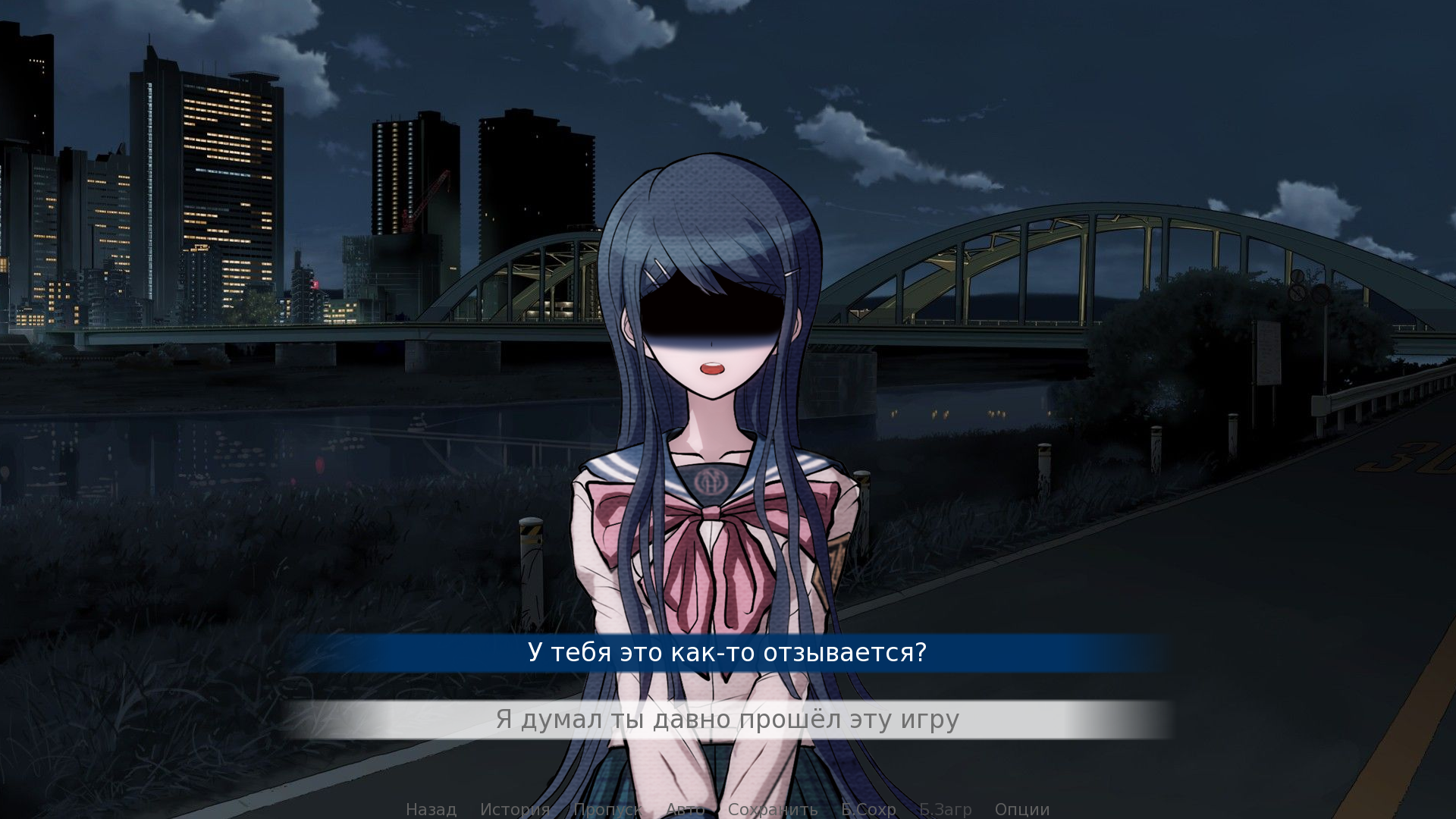Open the Сохранить save screen
The image size is (1456, 819).
pyautogui.click(x=773, y=809)
